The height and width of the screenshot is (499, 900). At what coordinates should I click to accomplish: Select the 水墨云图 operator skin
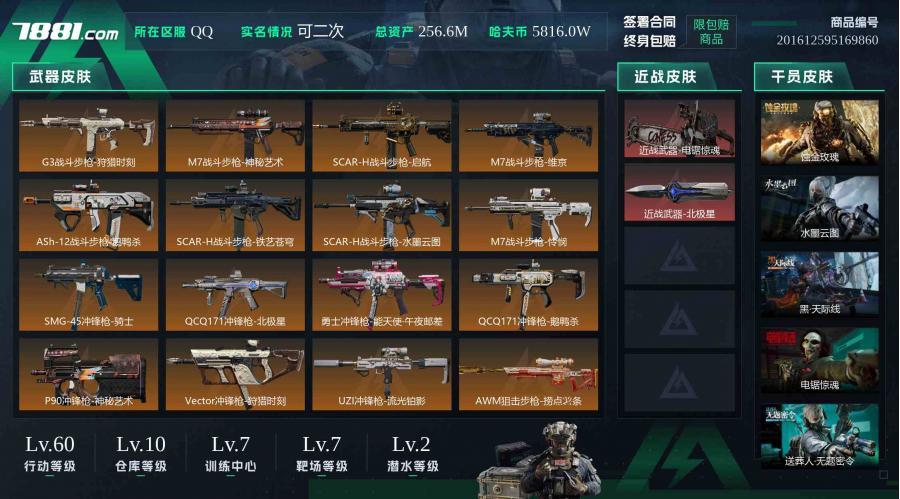[819, 208]
